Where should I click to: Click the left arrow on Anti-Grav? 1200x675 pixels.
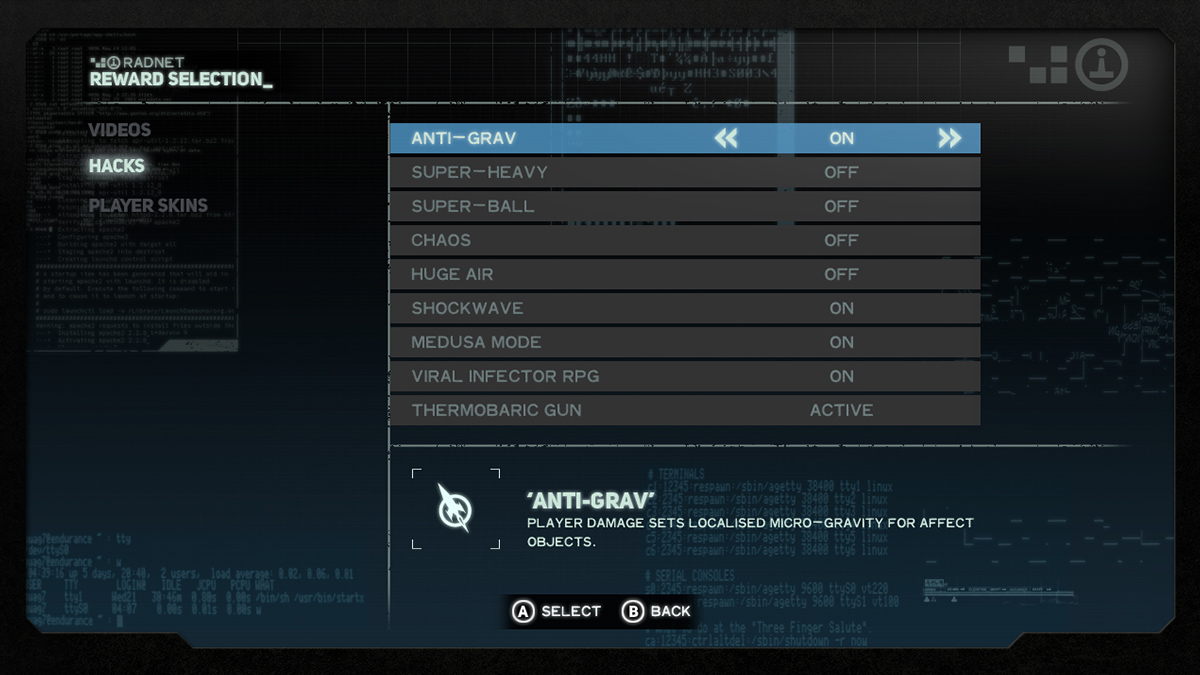726,138
